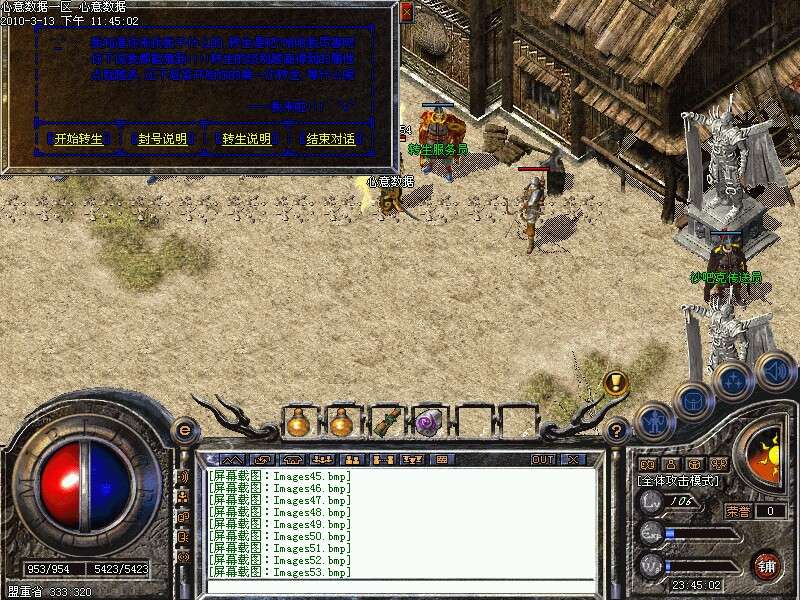Screen dimensions: 800x600
Task: Click the X button above the chat
Action: [573, 460]
